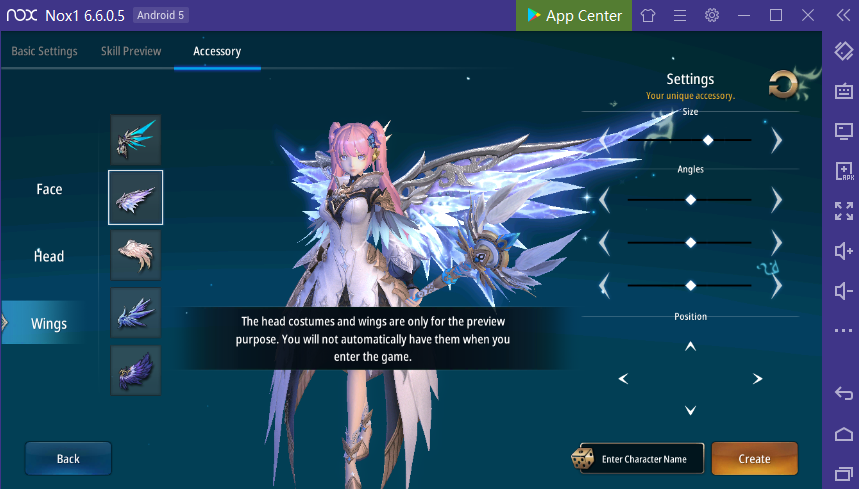The height and width of the screenshot is (489, 859).
Task: Choose the Head accessory category
Action: pos(49,256)
